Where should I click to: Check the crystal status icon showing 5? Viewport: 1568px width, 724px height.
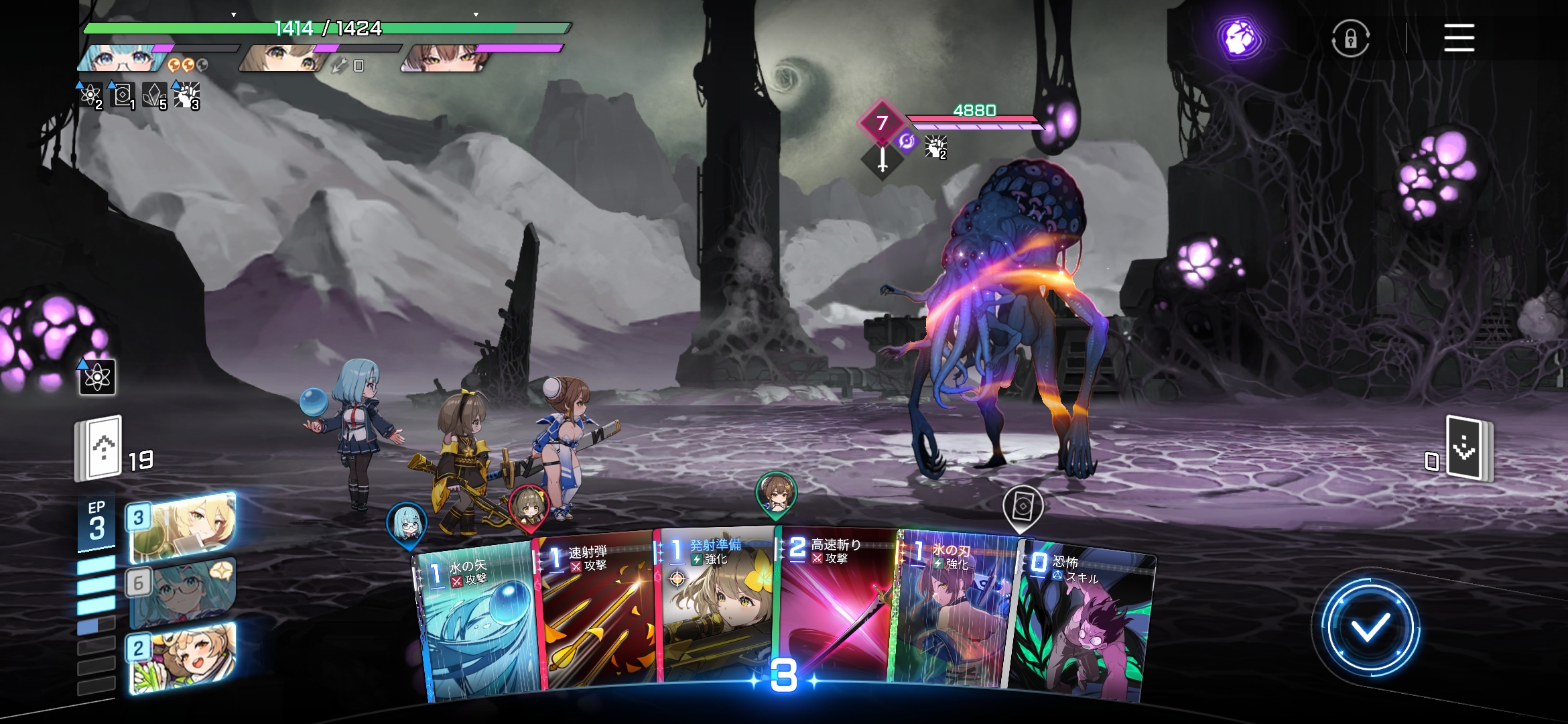(154, 96)
